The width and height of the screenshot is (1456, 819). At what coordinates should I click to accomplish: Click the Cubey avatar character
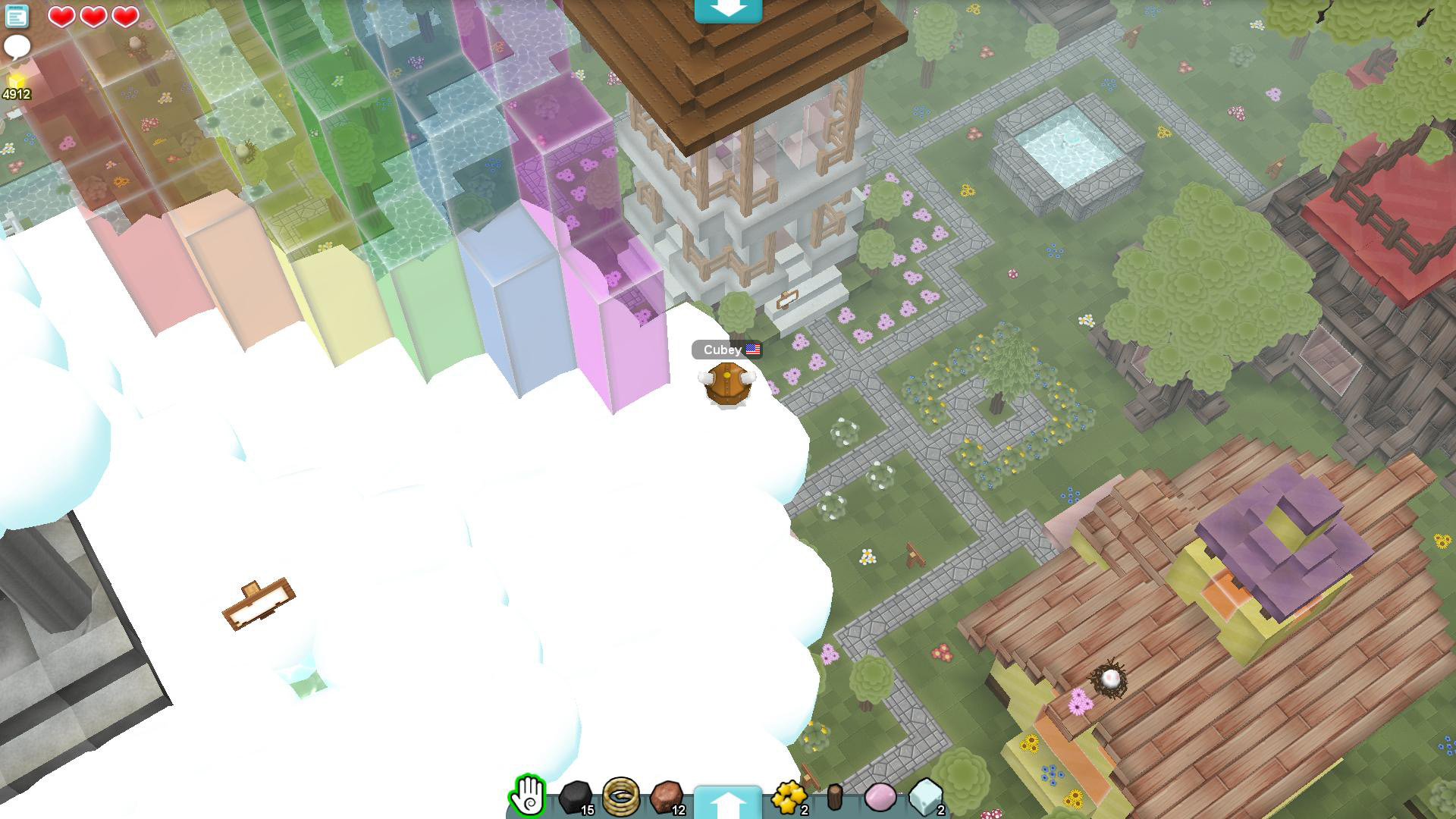pyautogui.click(x=726, y=384)
